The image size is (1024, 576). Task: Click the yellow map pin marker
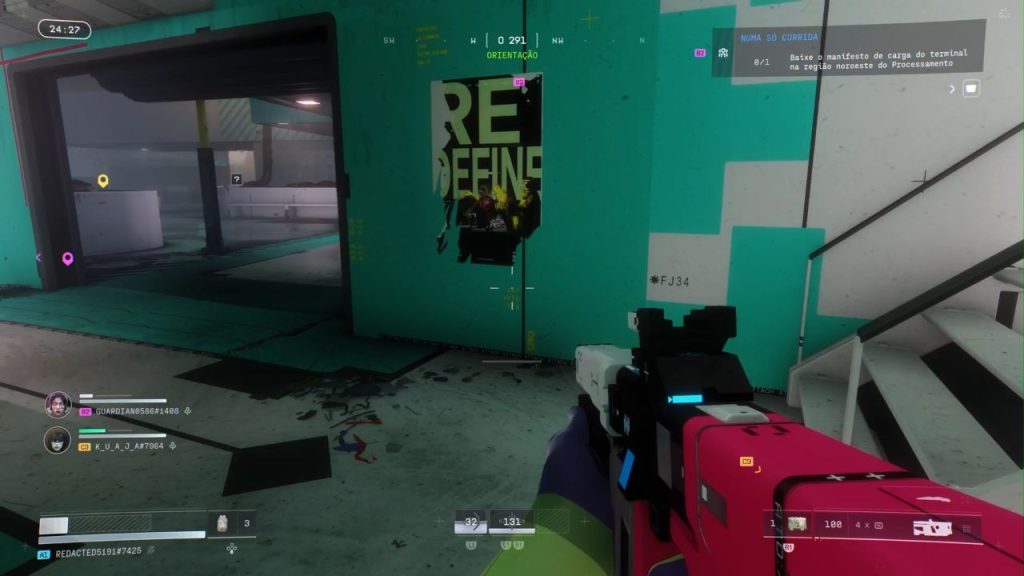[x=102, y=181]
